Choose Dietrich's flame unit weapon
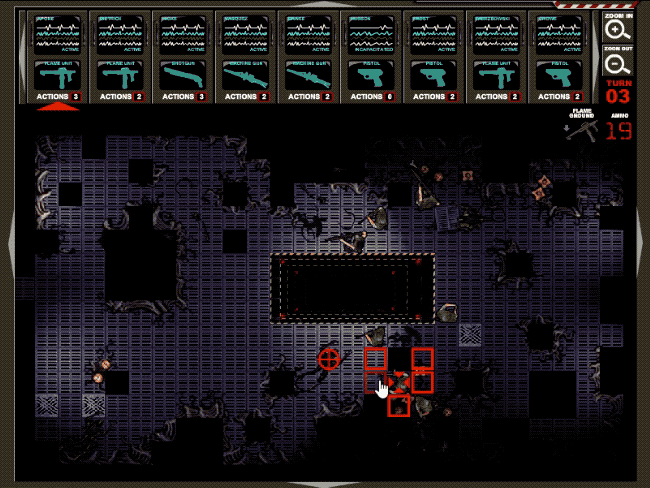Viewport: 650px width, 488px height. coord(120,75)
